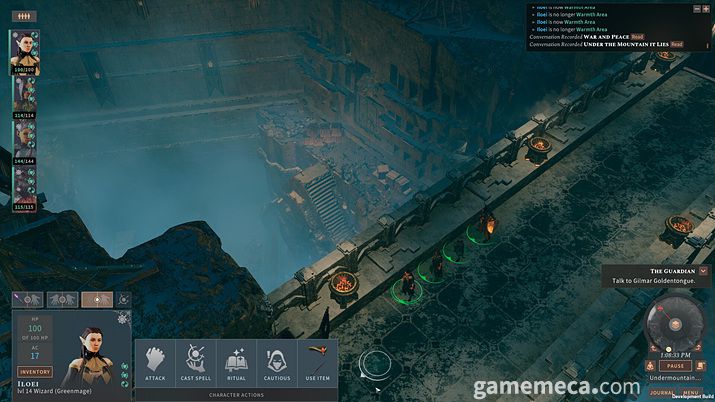This screenshot has width=715, height=402.
Task: Toggle the Cautious stance
Action: click(x=276, y=363)
